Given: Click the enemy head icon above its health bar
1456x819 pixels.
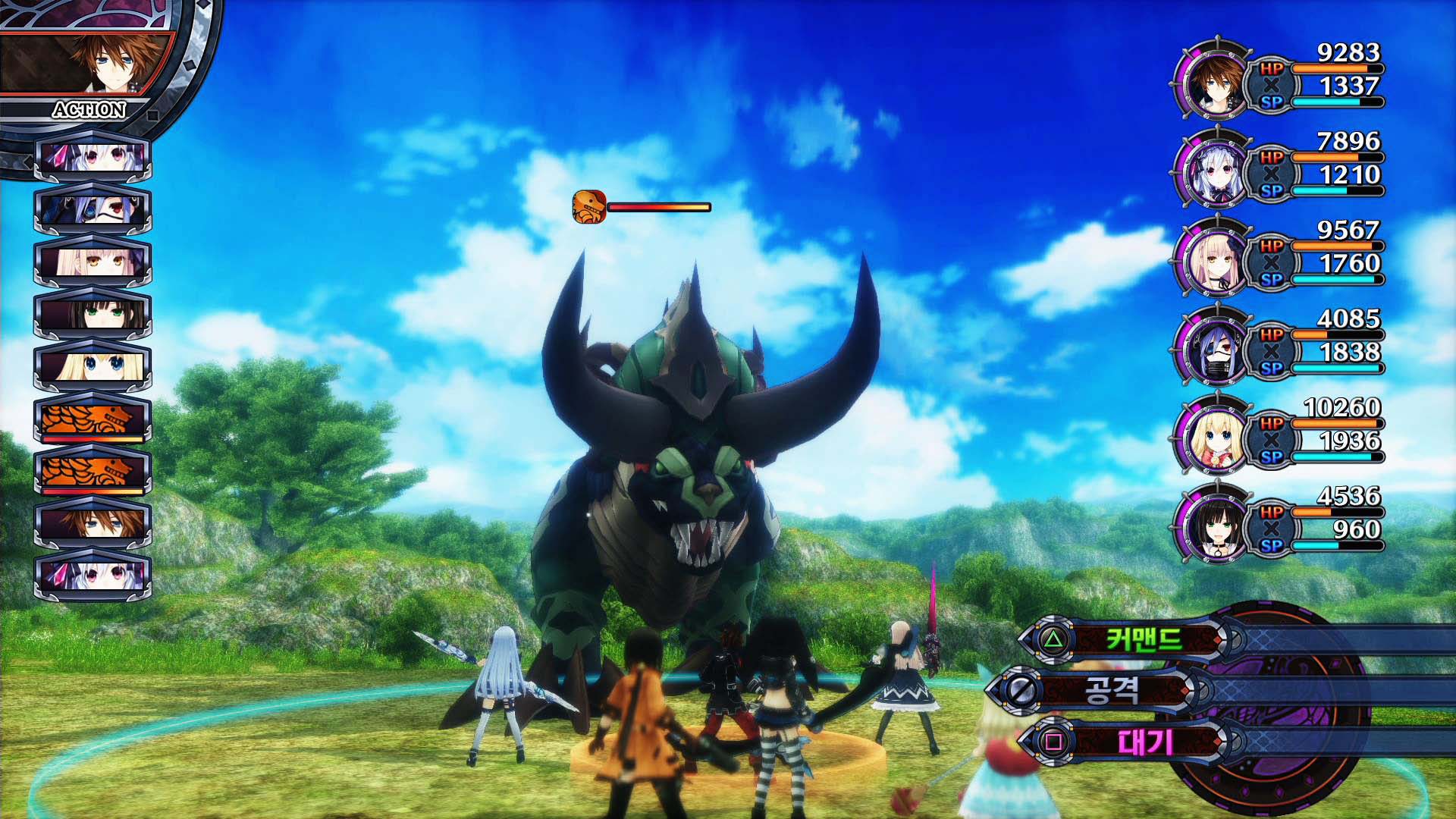Looking at the screenshot, I should 589,206.
